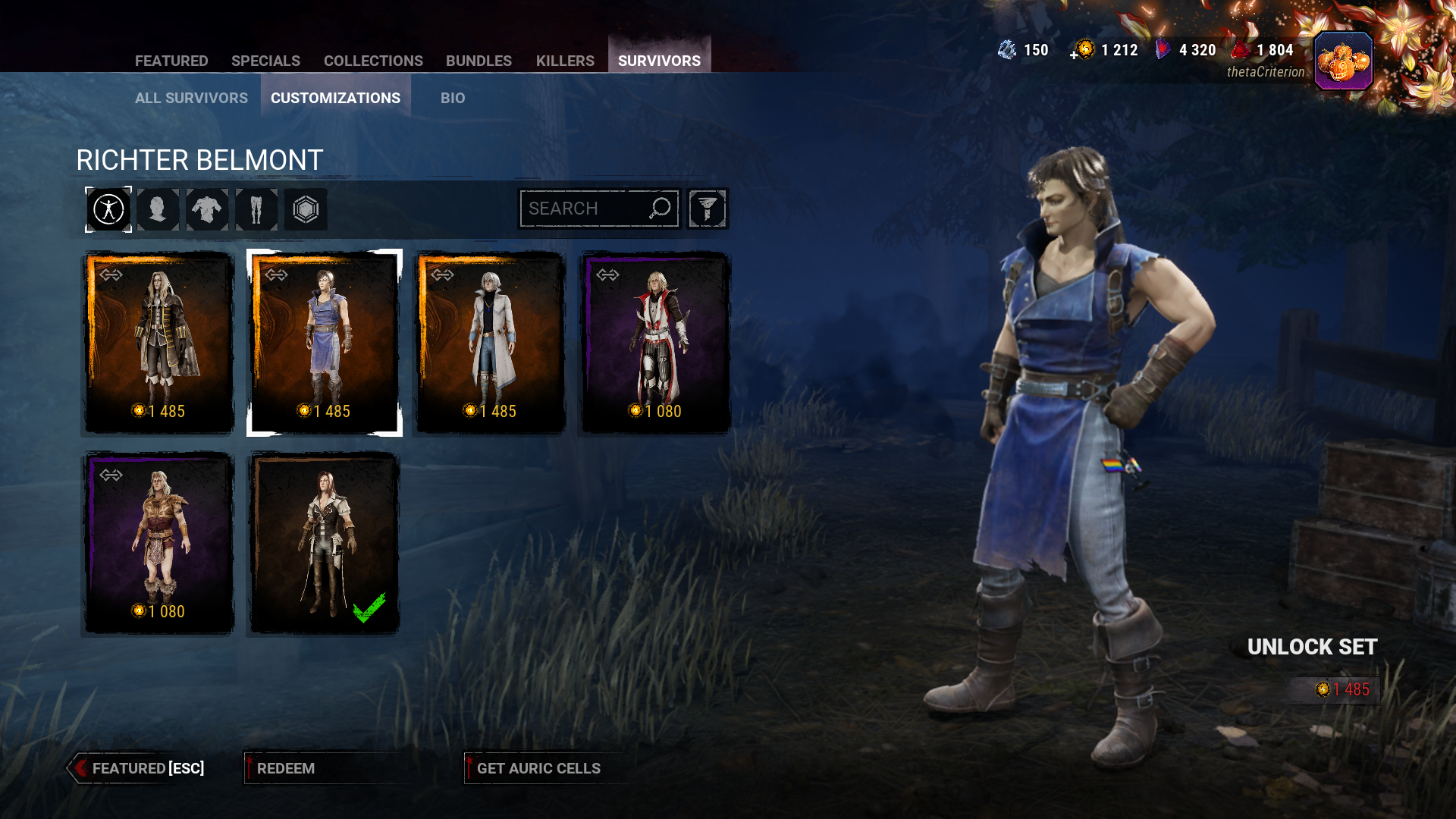
Task: Select the All Survivors sub-tab
Action: point(191,98)
